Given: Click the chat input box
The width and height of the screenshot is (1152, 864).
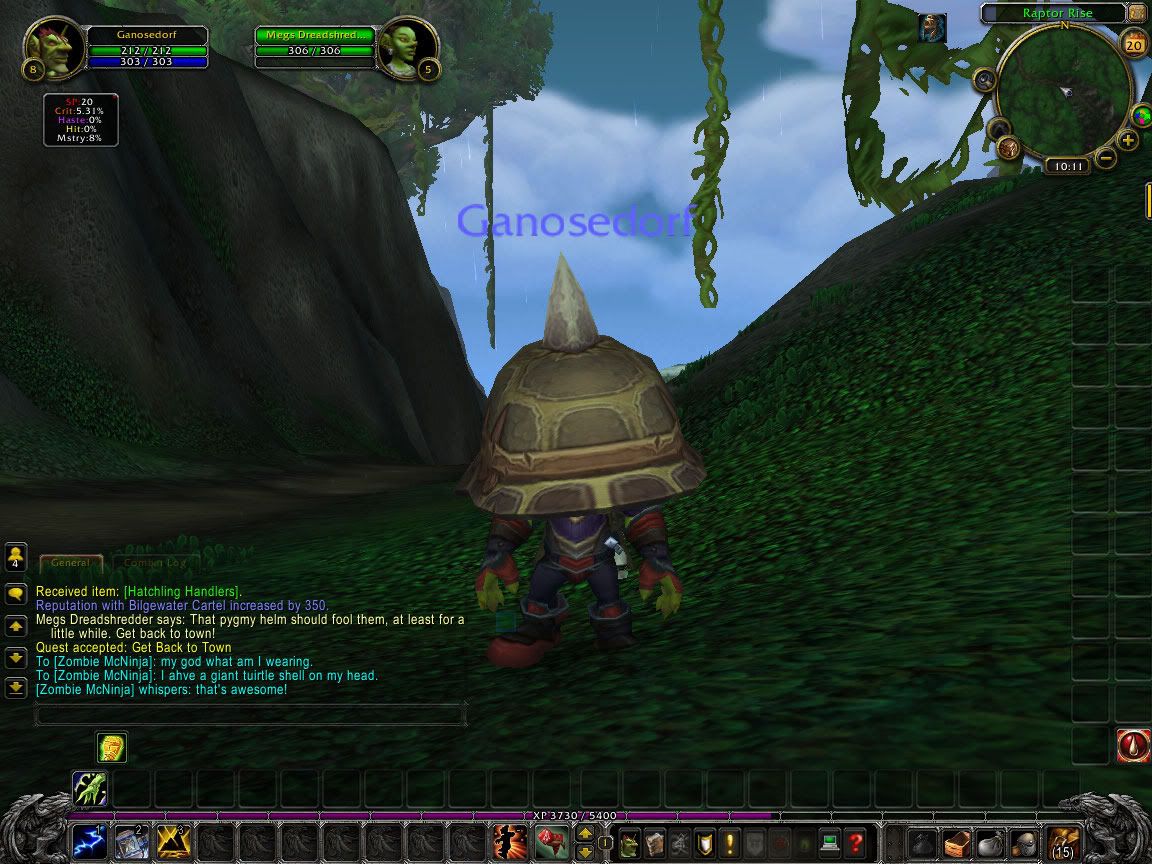Looking at the screenshot, I should [x=250, y=714].
